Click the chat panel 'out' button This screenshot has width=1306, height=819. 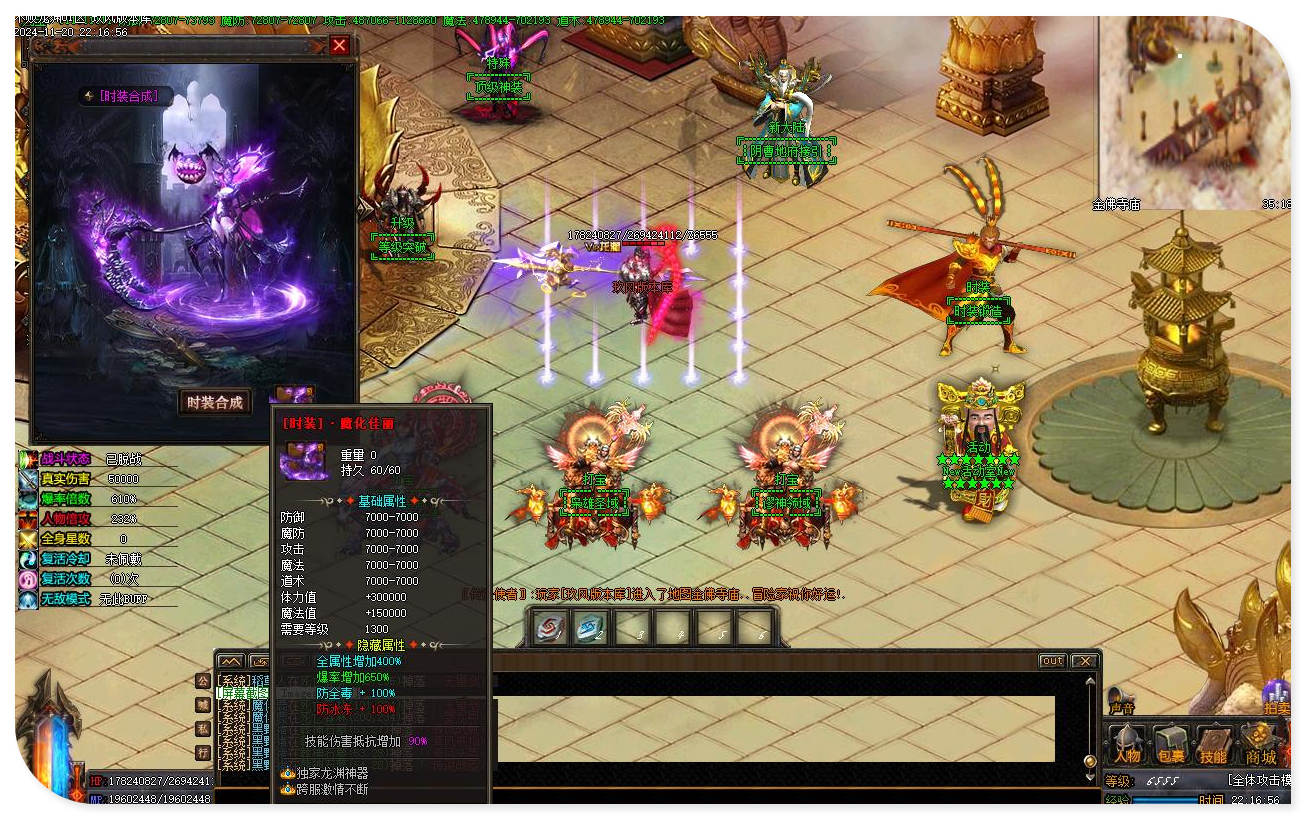pos(1052,661)
